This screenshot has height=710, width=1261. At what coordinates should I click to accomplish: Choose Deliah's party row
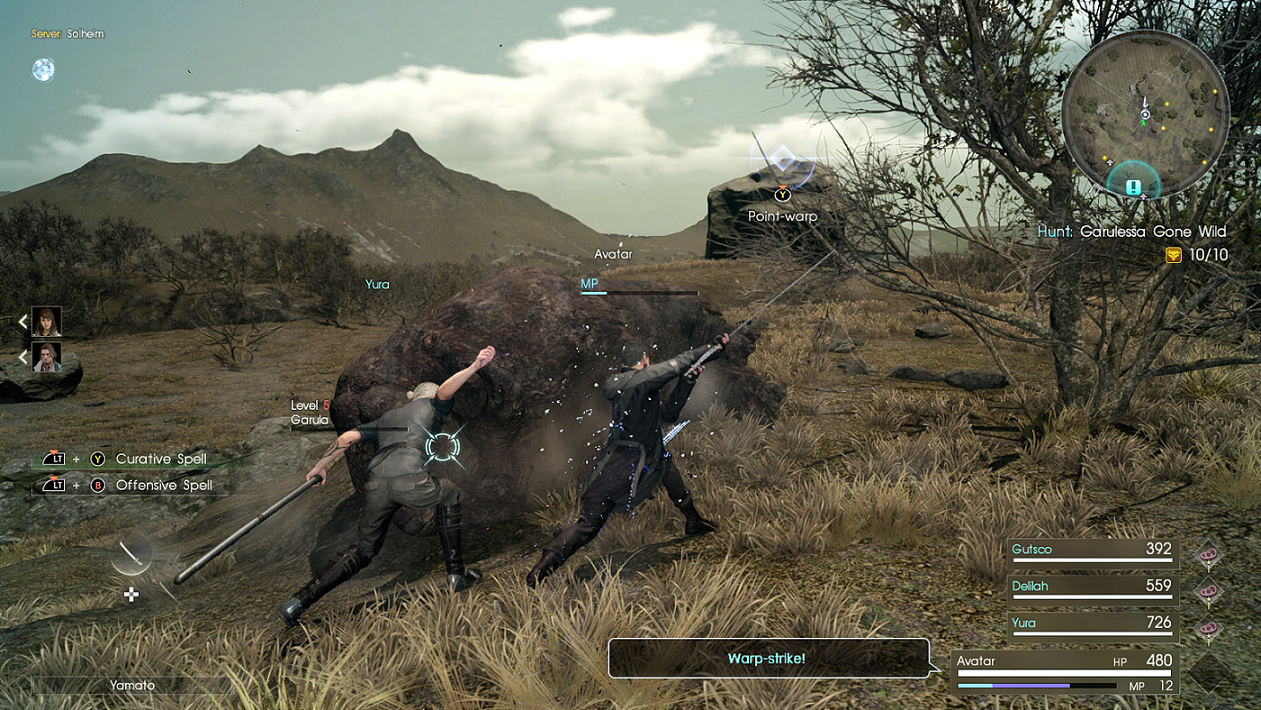coord(1092,588)
